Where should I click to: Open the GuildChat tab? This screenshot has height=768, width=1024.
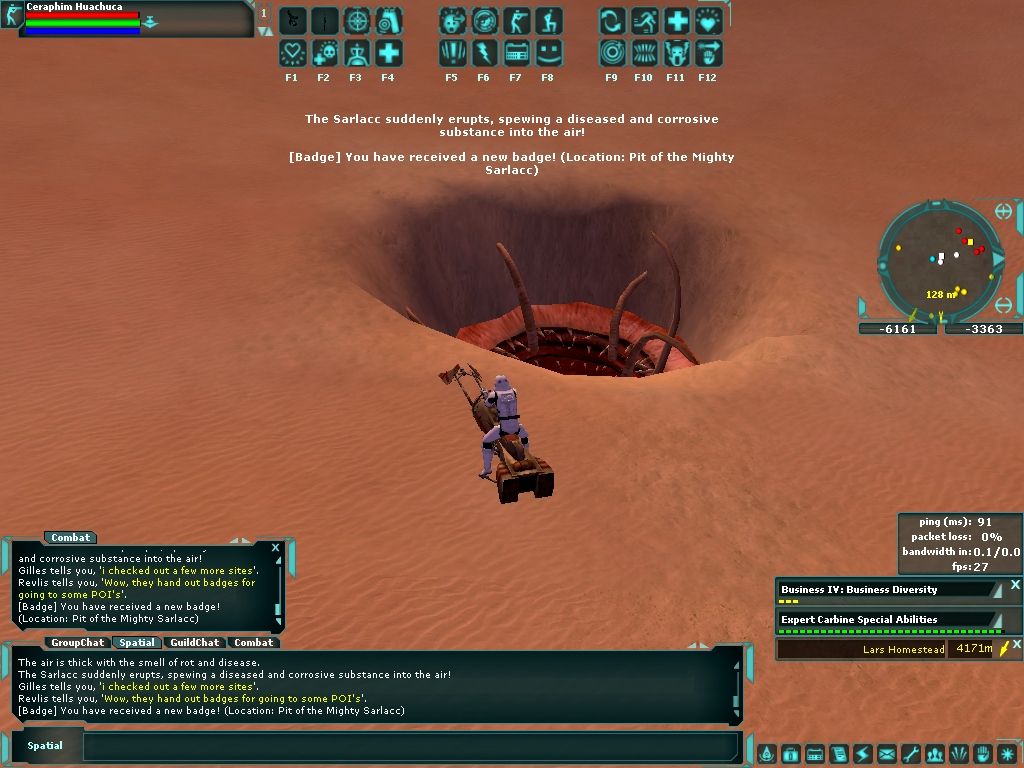tap(194, 643)
